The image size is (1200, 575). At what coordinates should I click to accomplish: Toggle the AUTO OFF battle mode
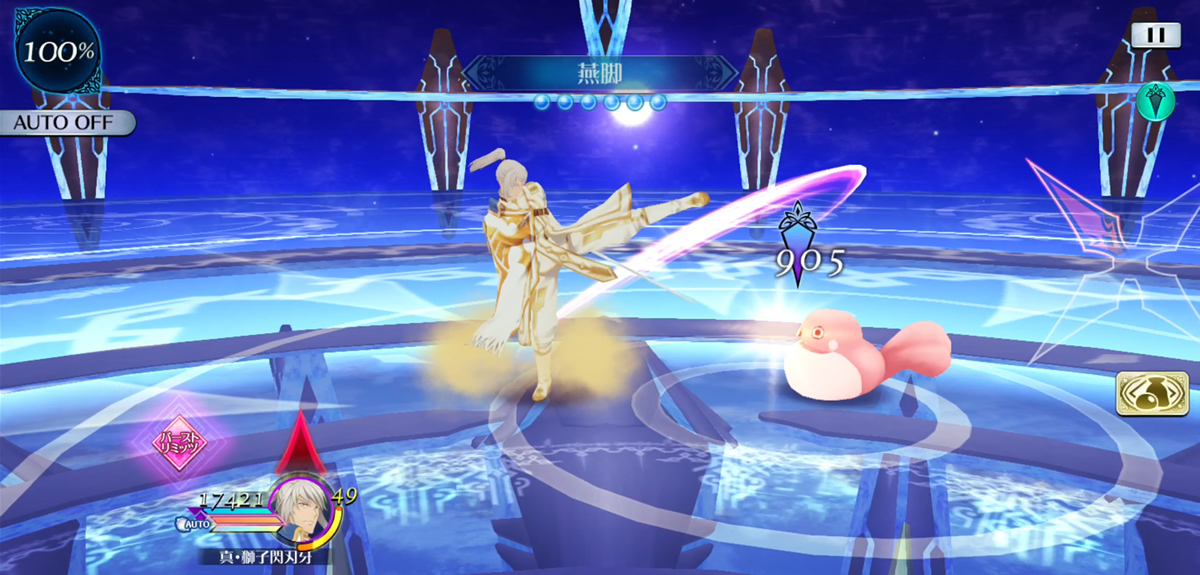click(66, 124)
